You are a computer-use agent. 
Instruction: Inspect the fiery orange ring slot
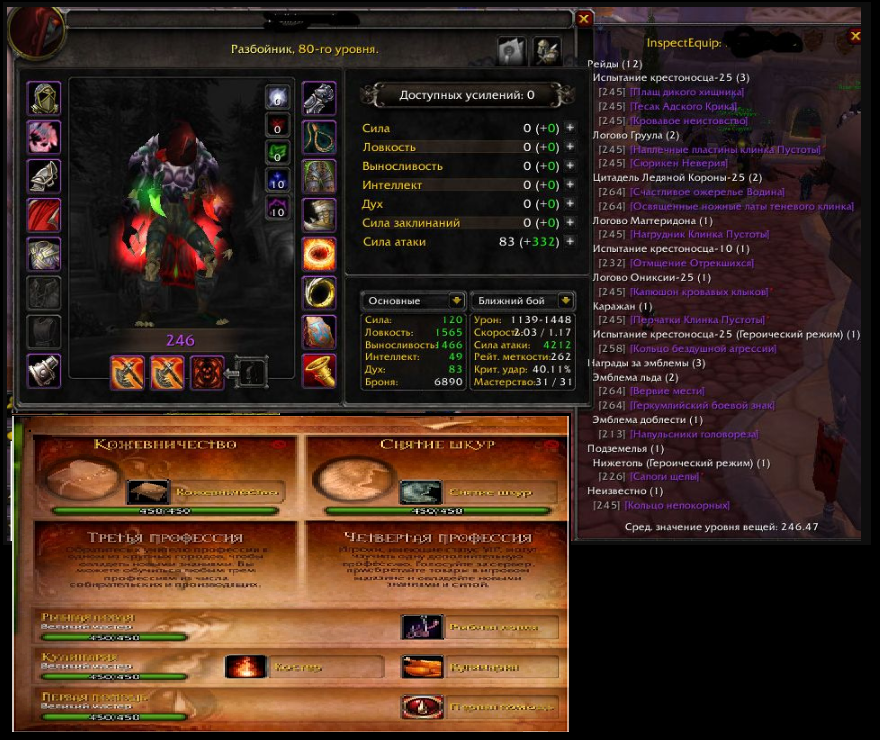click(319, 254)
